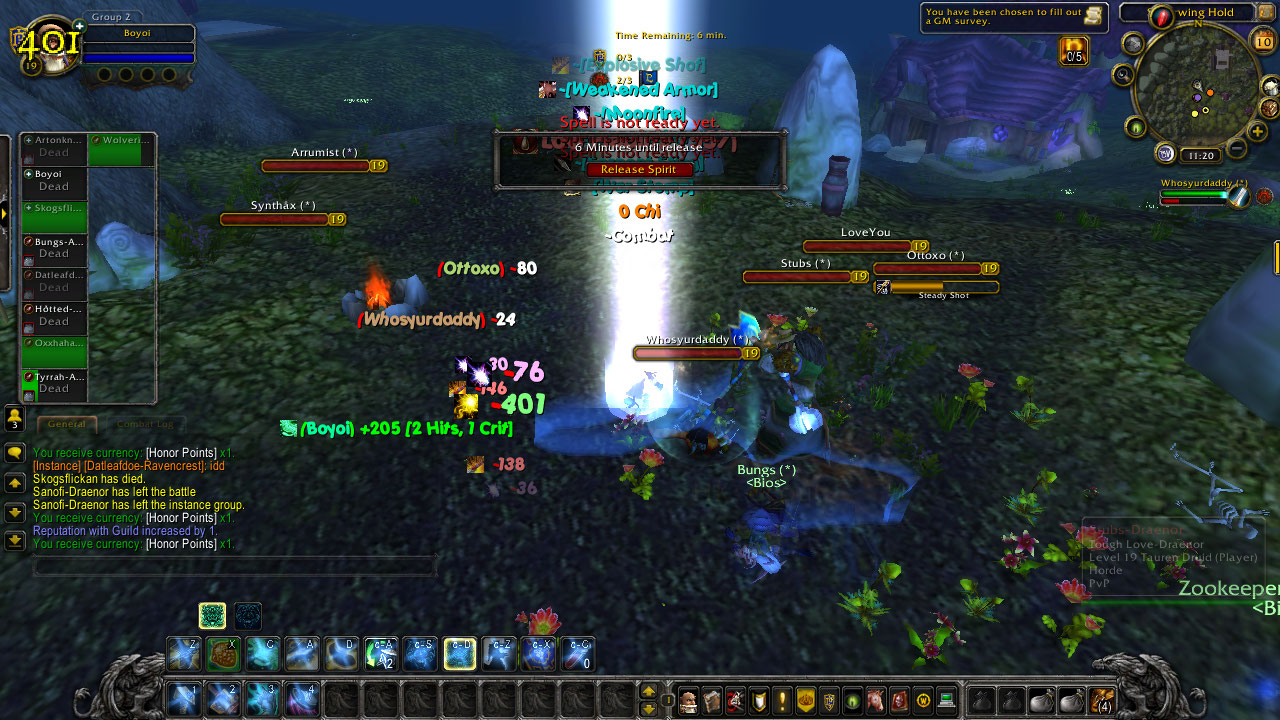Open the backpack bag slot
Image resolution: width=1280 pixels, height=720 pixels.
point(1102,701)
